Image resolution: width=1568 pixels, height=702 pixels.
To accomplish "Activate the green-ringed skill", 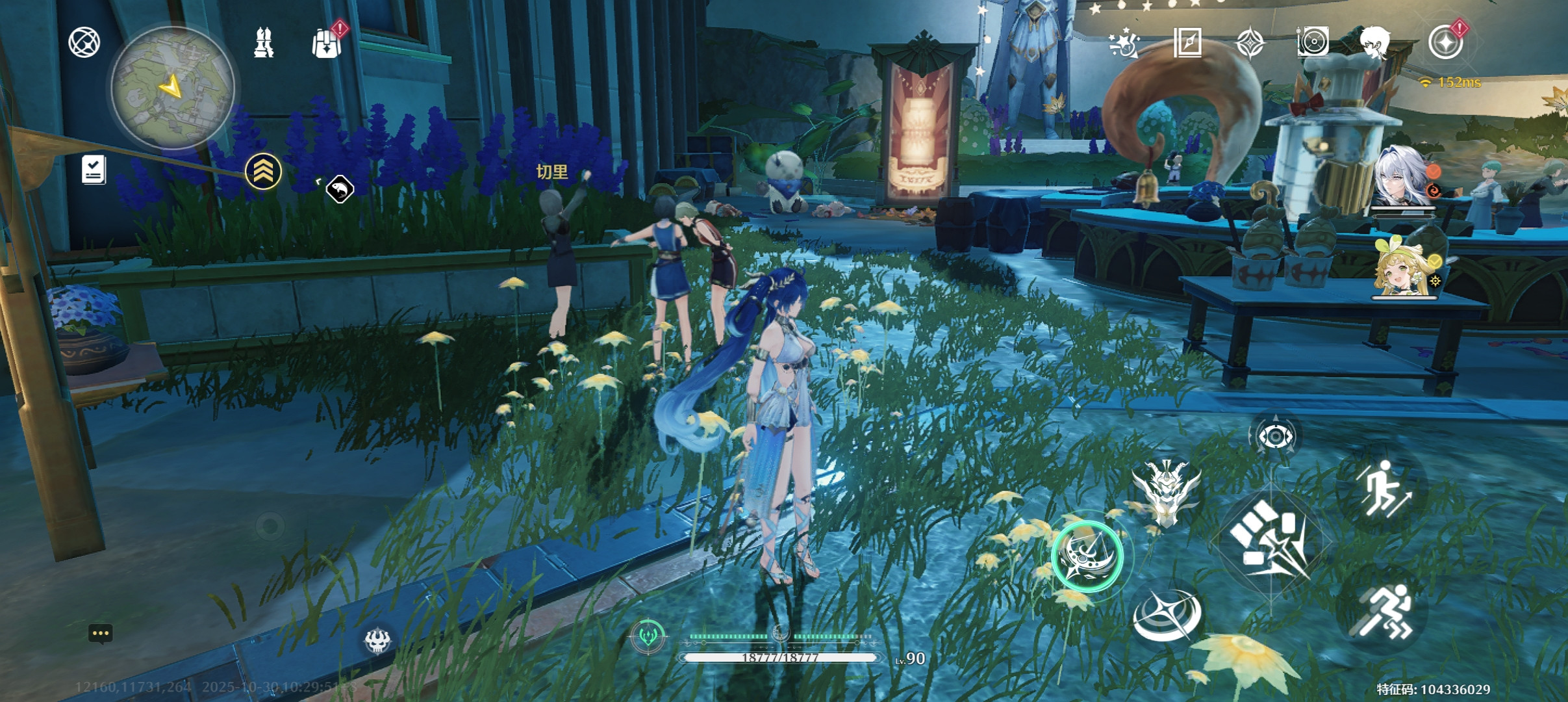I will click(1087, 556).
